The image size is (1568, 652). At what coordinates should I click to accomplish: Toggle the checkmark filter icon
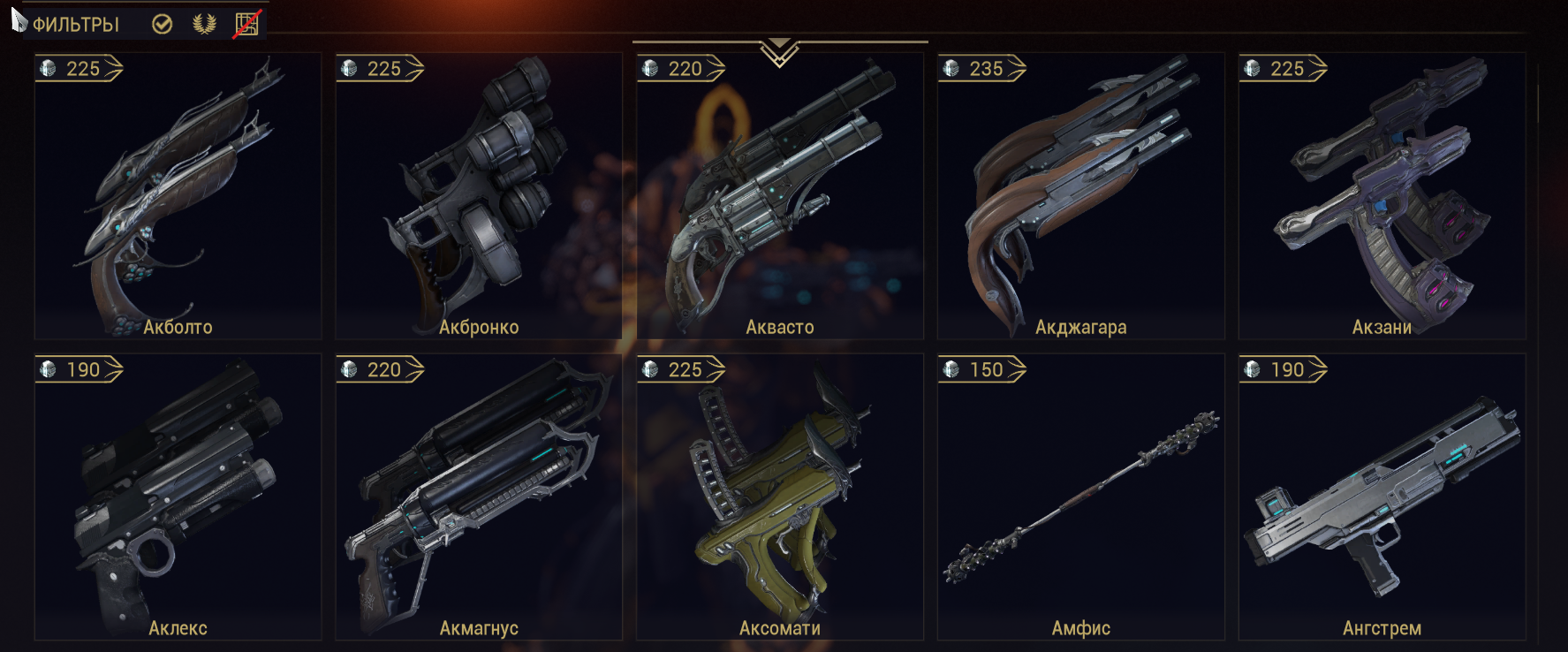pyautogui.click(x=162, y=24)
